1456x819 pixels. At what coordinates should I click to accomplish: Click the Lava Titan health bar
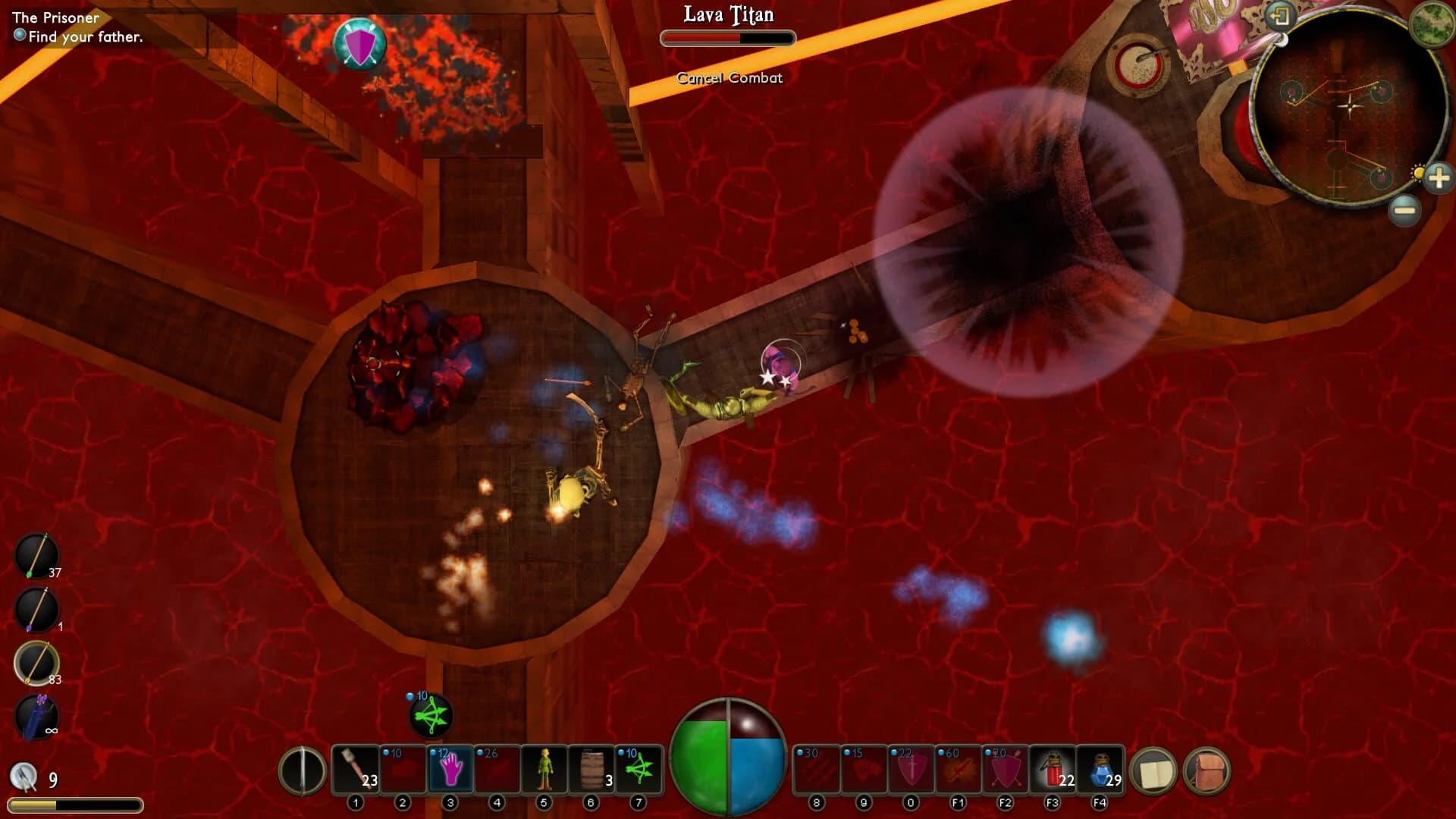coord(728,38)
